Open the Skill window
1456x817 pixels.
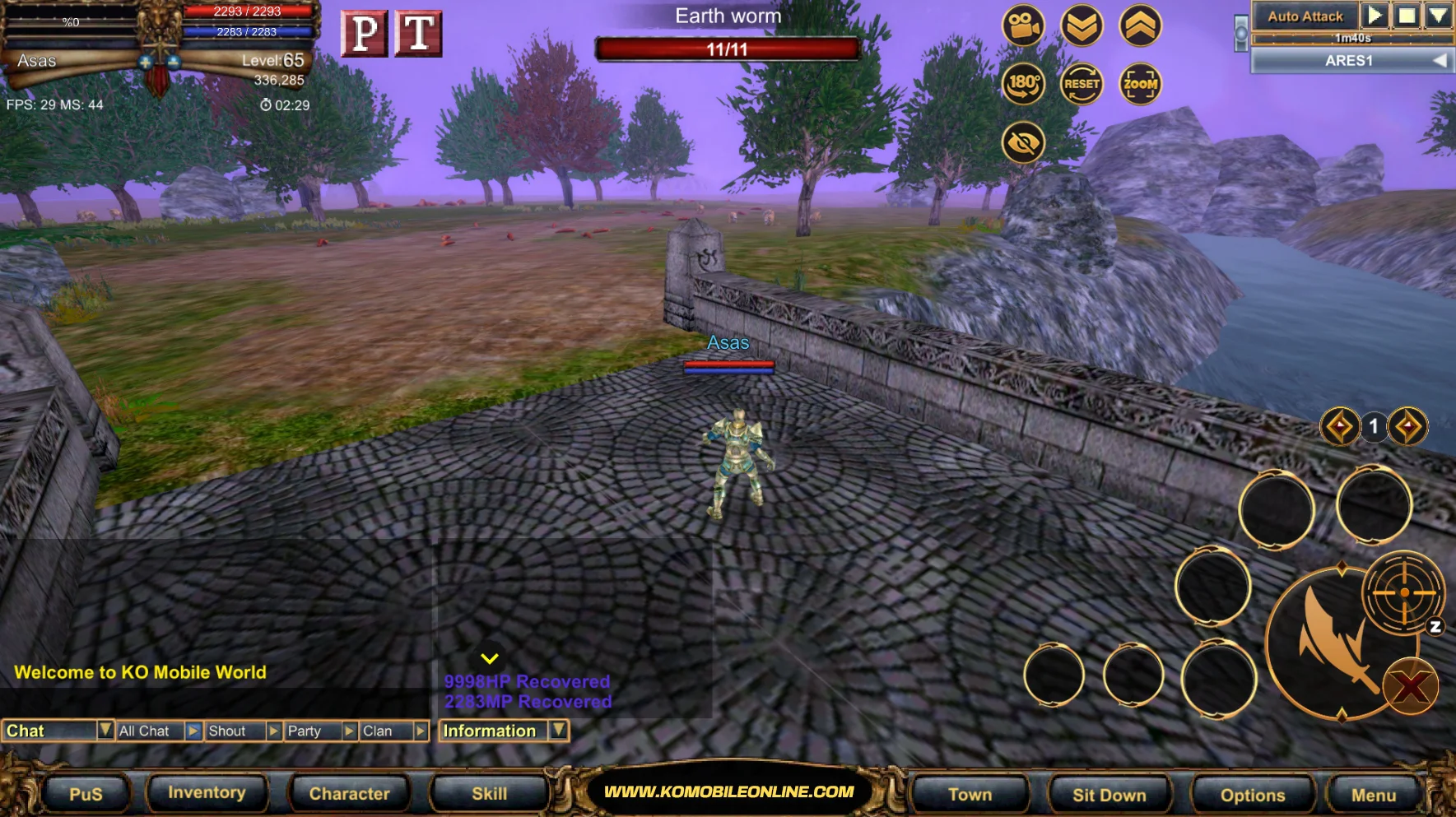click(489, 794)
